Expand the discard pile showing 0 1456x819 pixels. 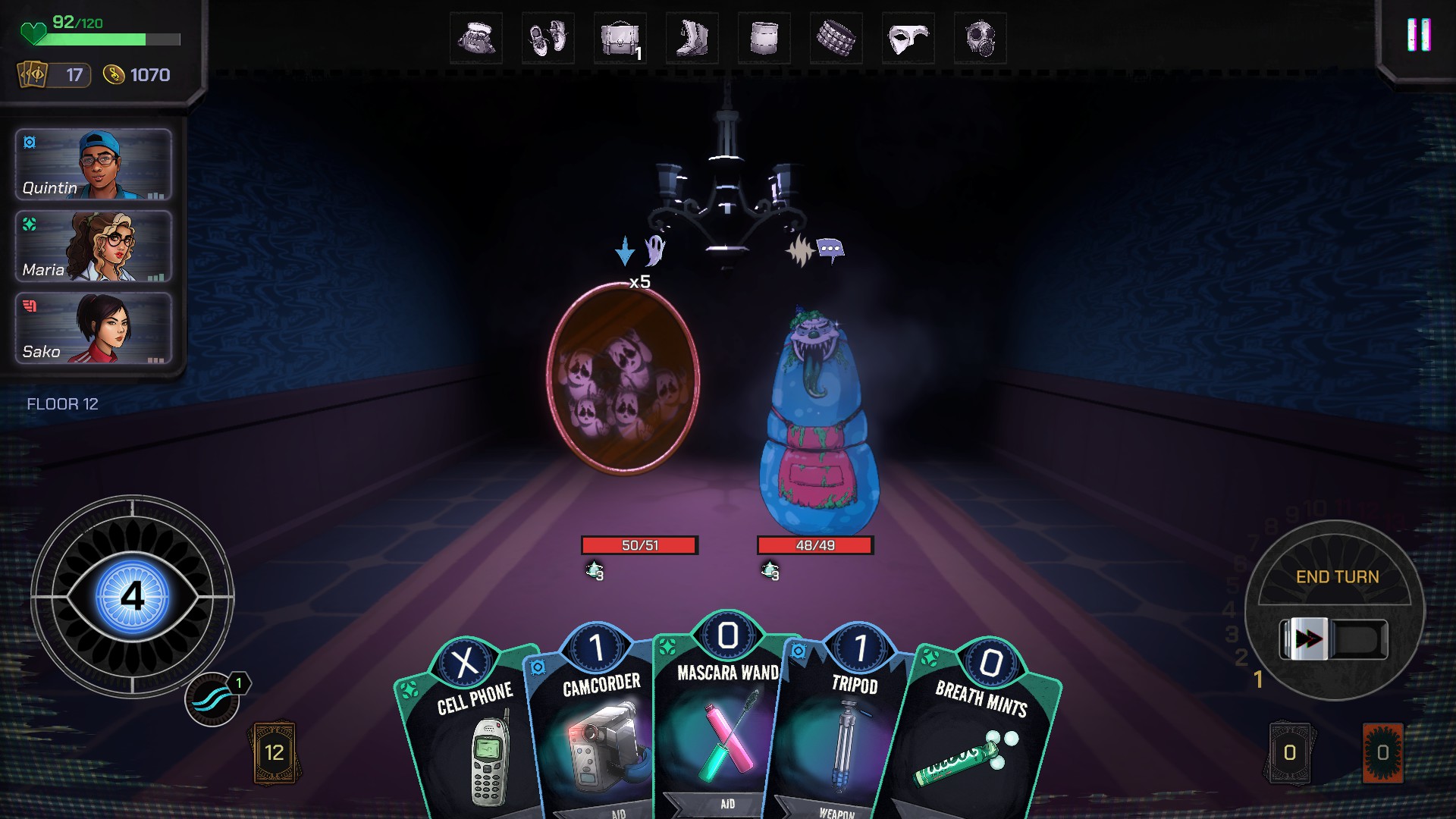pyautogui.click(x=1289, y=753)
